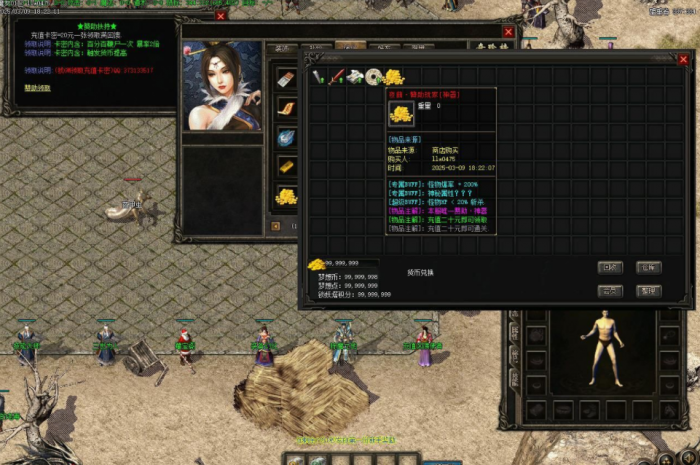
Task: Choose the gold coin pile in shop list
Action: (x=286, y=196)
